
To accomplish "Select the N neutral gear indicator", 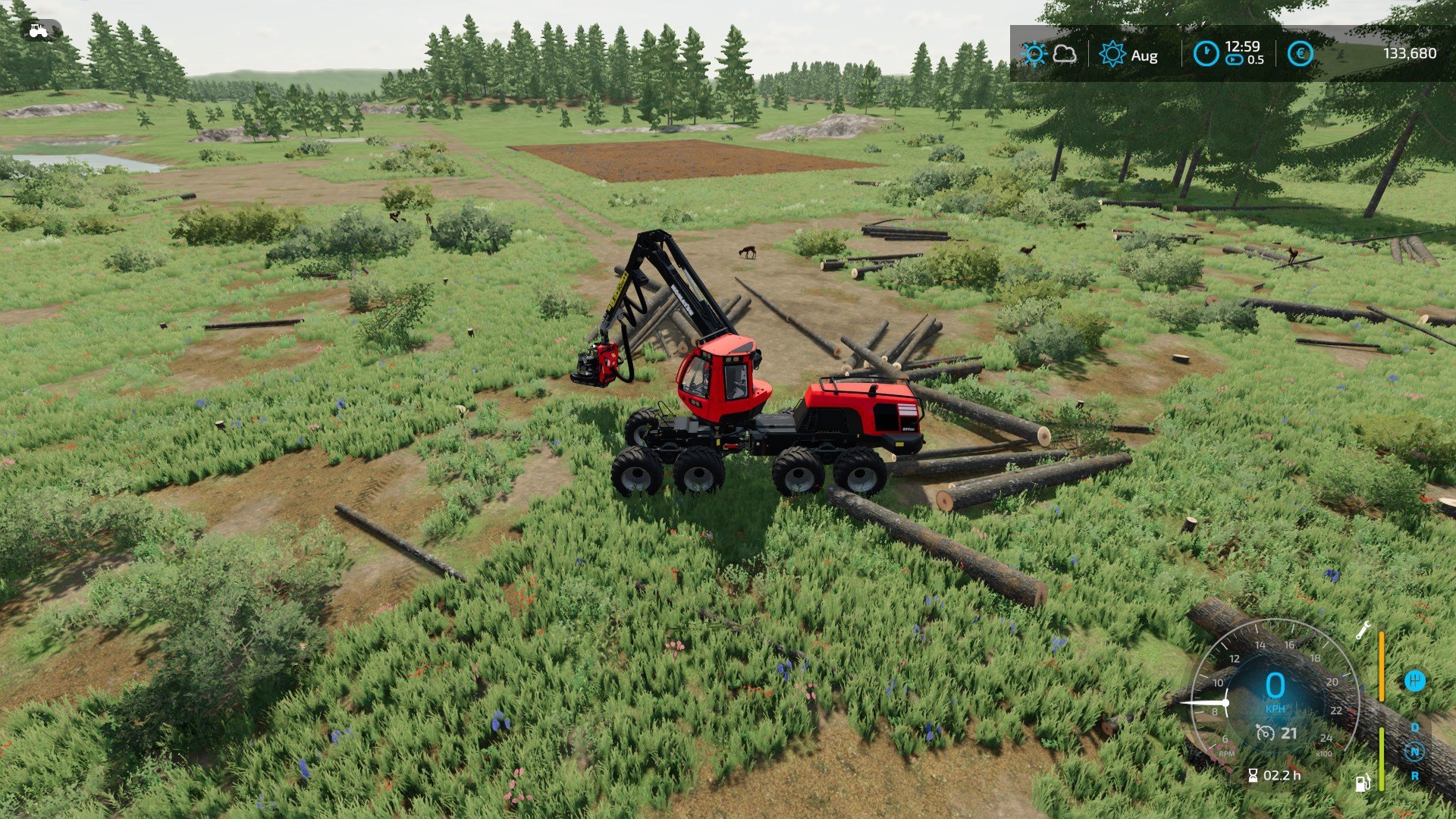I will tap(1414, 752).
